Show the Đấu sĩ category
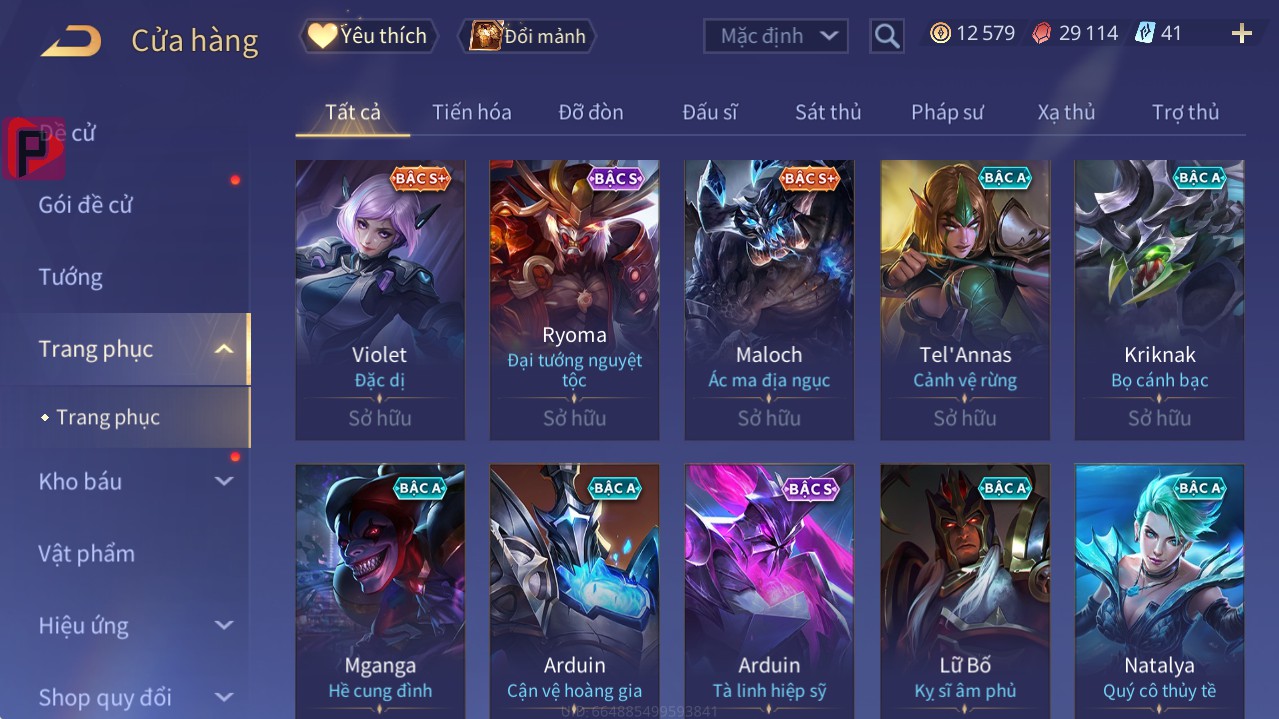Viewport: 1279px width, 719px height. click(x=709, y=112)
